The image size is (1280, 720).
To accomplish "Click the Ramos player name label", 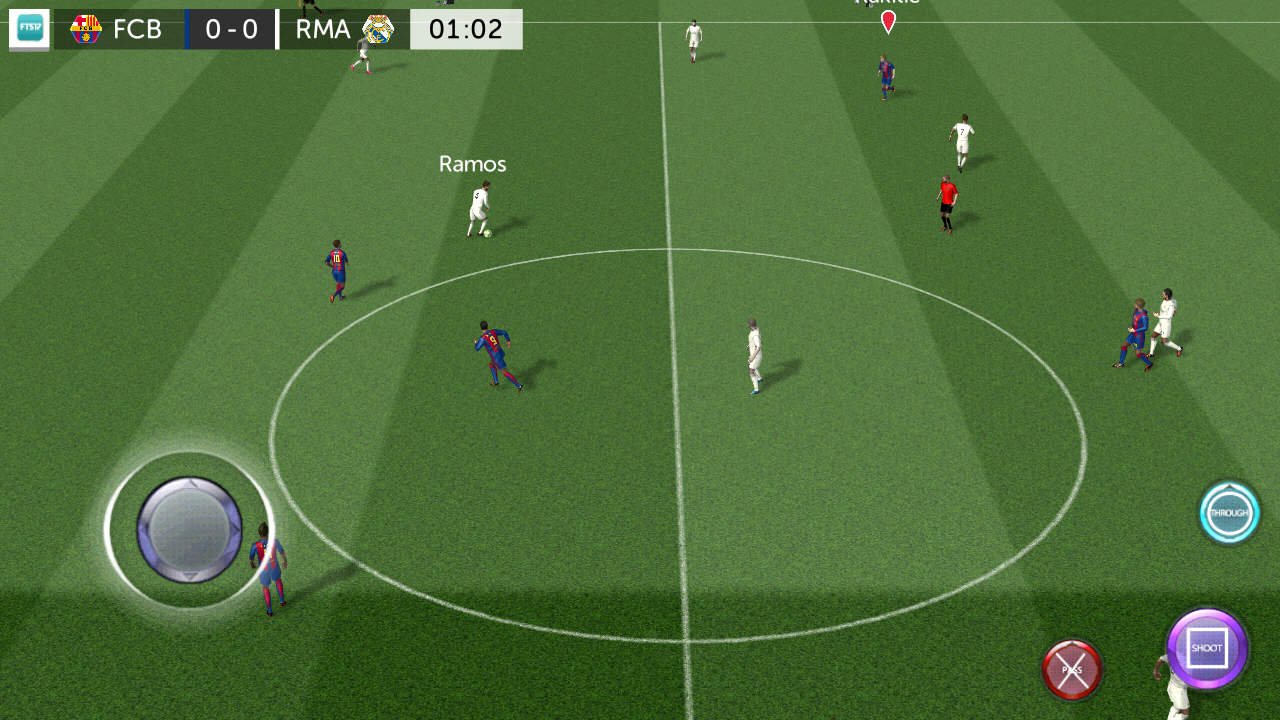I will pos(472,163).
